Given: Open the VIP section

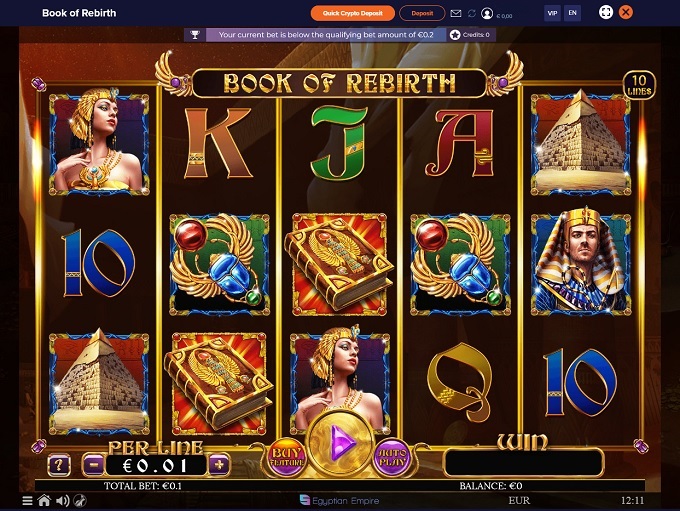Looking at the screenshot, I should pos(553,13).
